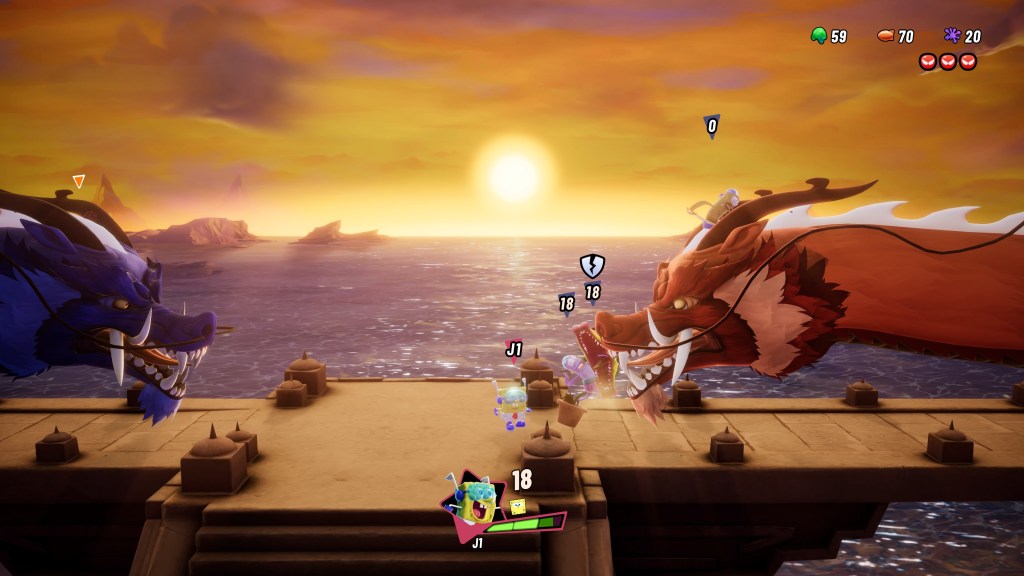Select the orange currency icon
The height and width of the screenshot is (576, 1024).
pos(885,36)
